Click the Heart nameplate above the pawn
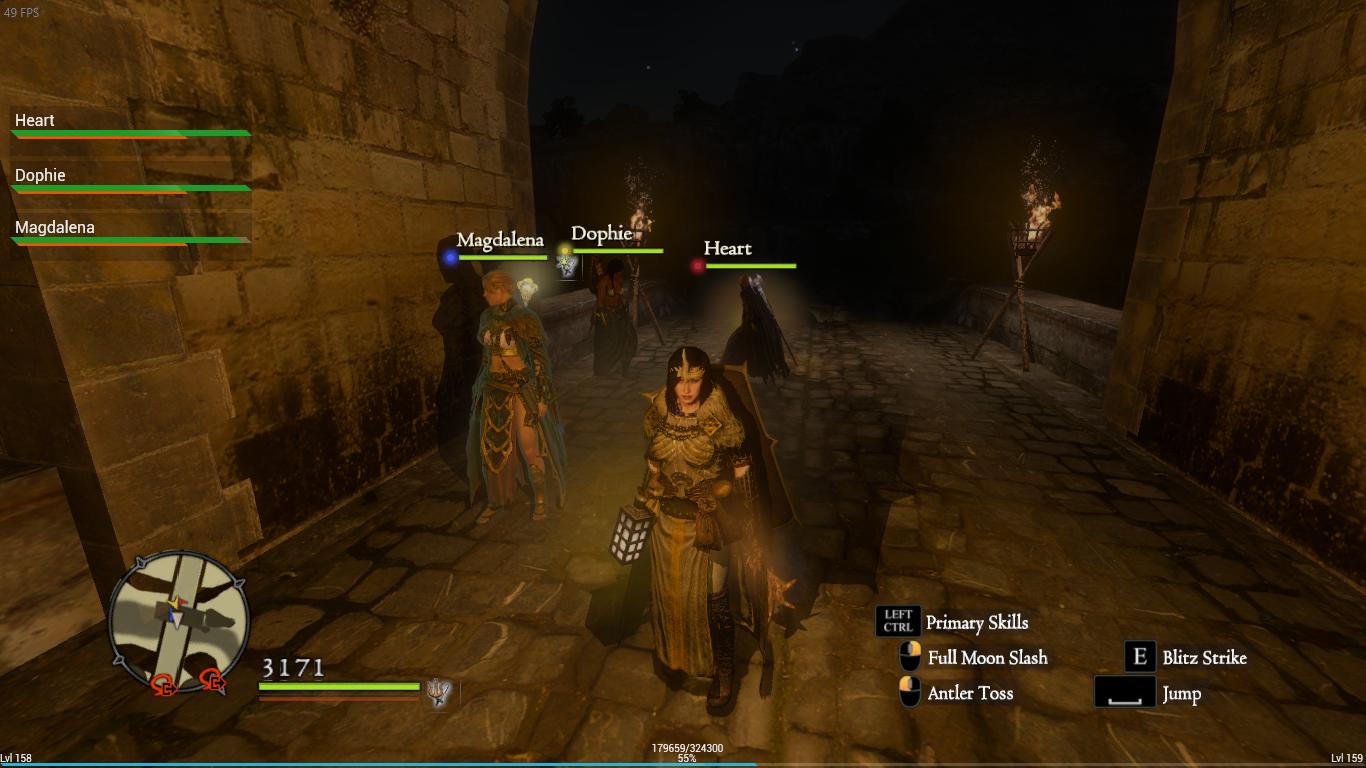Image resolution: width=1366 pixels, height=768 pixels. 727,248
